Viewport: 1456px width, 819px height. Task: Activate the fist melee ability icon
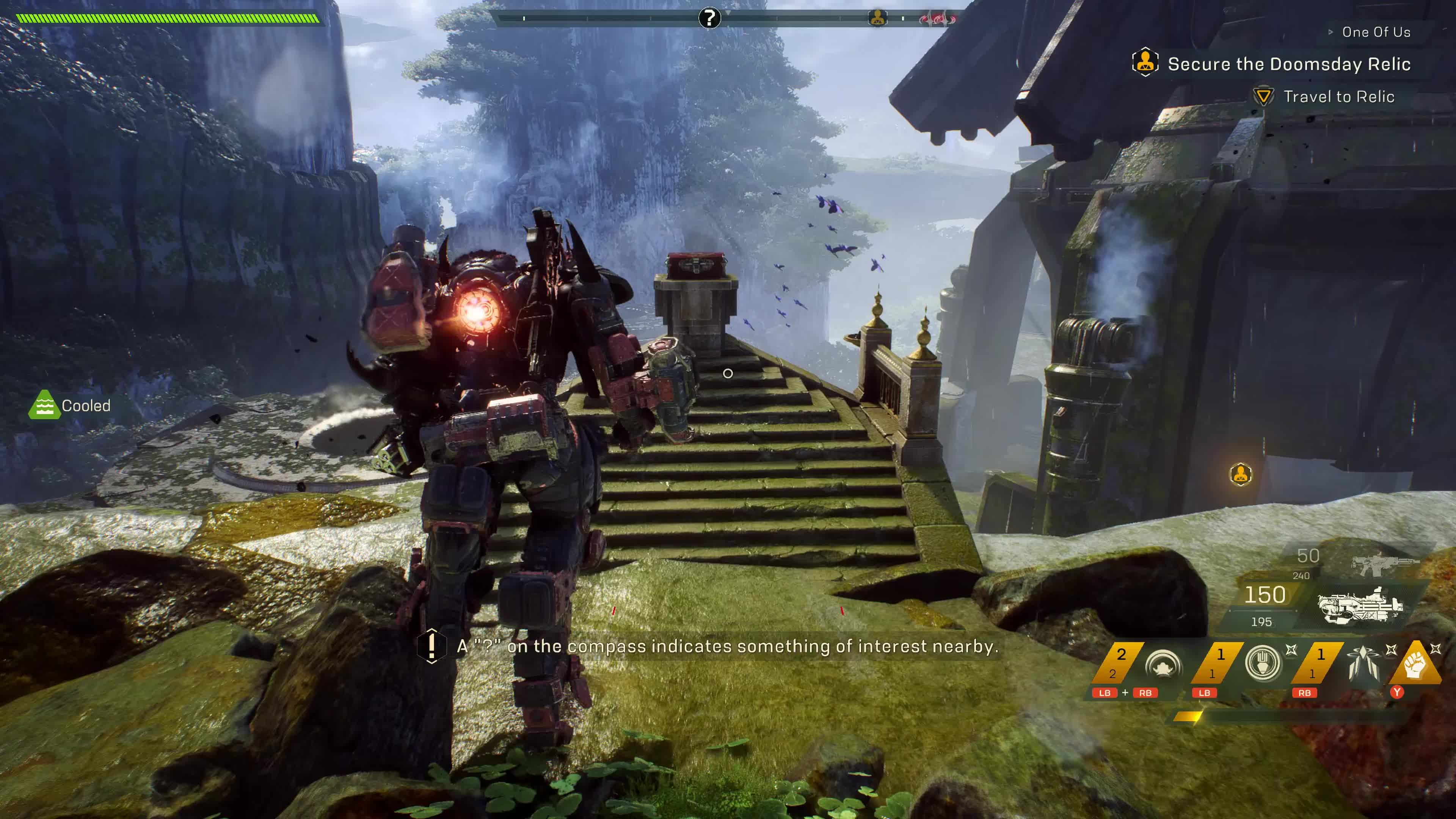[1415, 664]
